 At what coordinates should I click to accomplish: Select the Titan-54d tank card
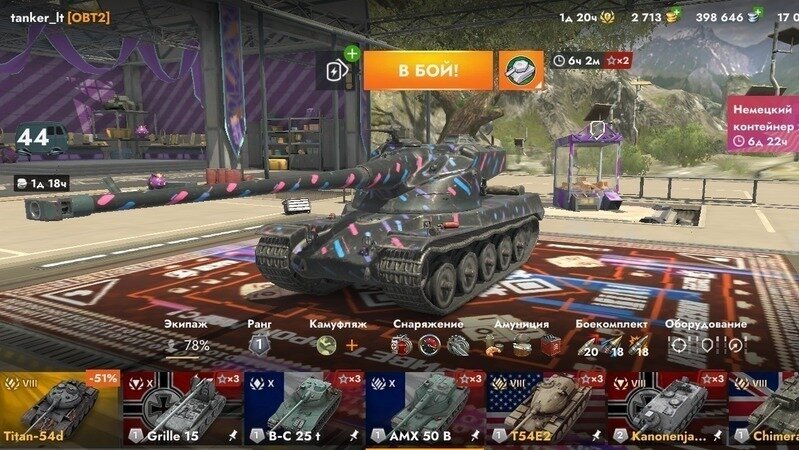click(x=60, y=408)
